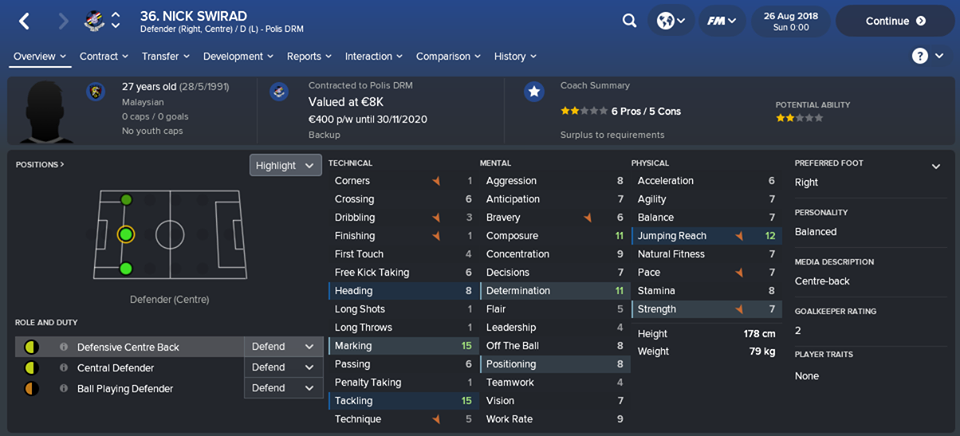The height and width of the screenshot is (436, 960).
Task: Select the Defensive Centre Back role
Action: pos(128,347)
